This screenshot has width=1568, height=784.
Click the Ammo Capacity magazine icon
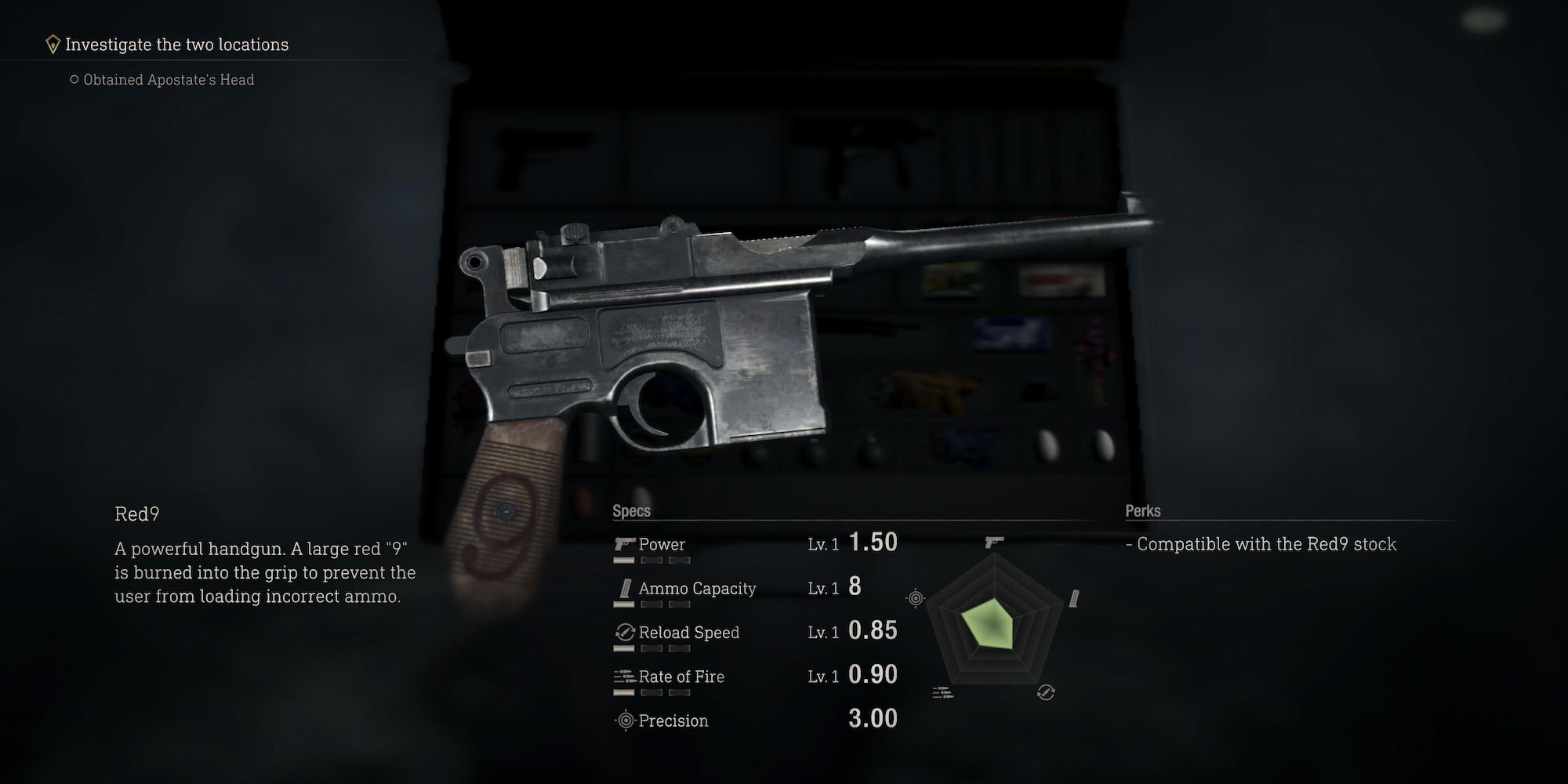click(624, 589)
